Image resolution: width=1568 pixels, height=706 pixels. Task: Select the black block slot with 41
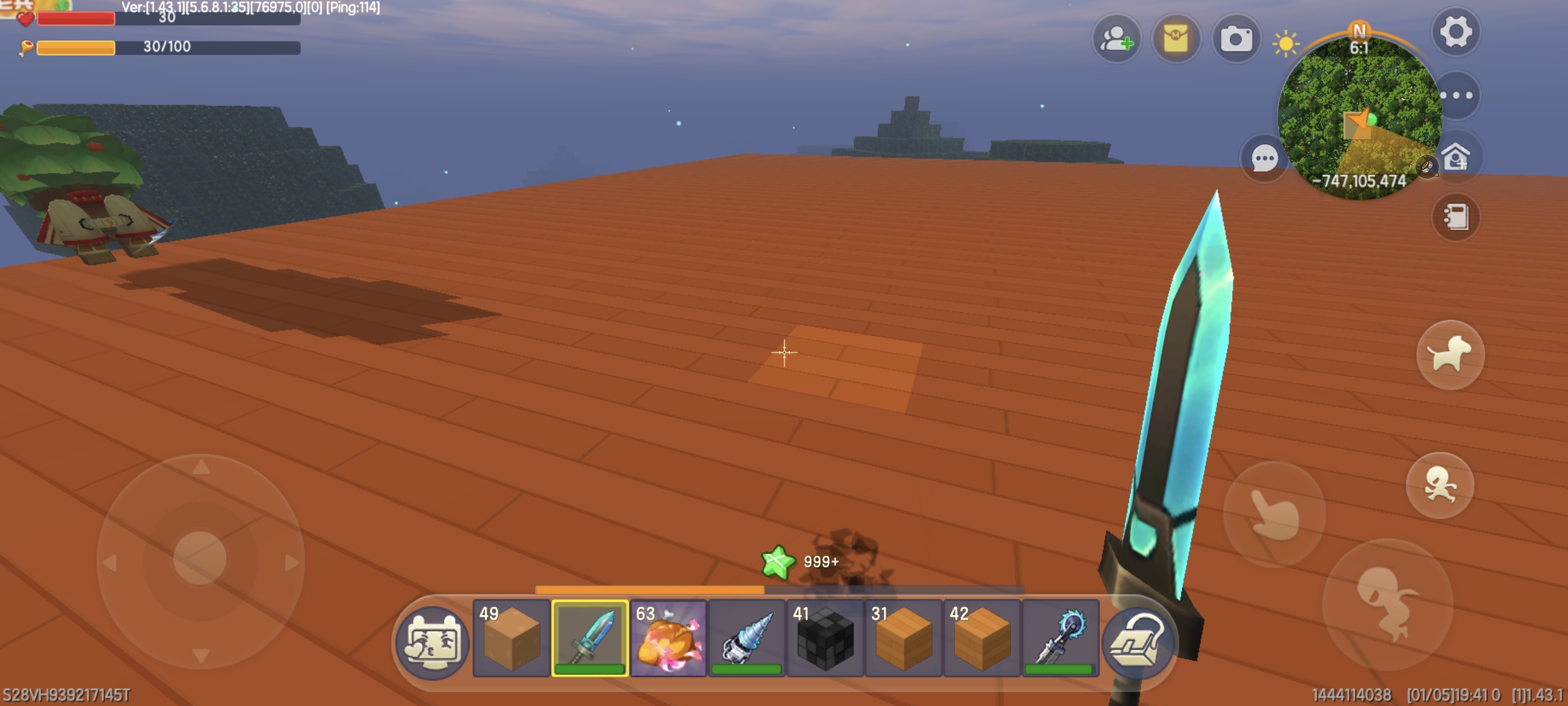point(825,638)
